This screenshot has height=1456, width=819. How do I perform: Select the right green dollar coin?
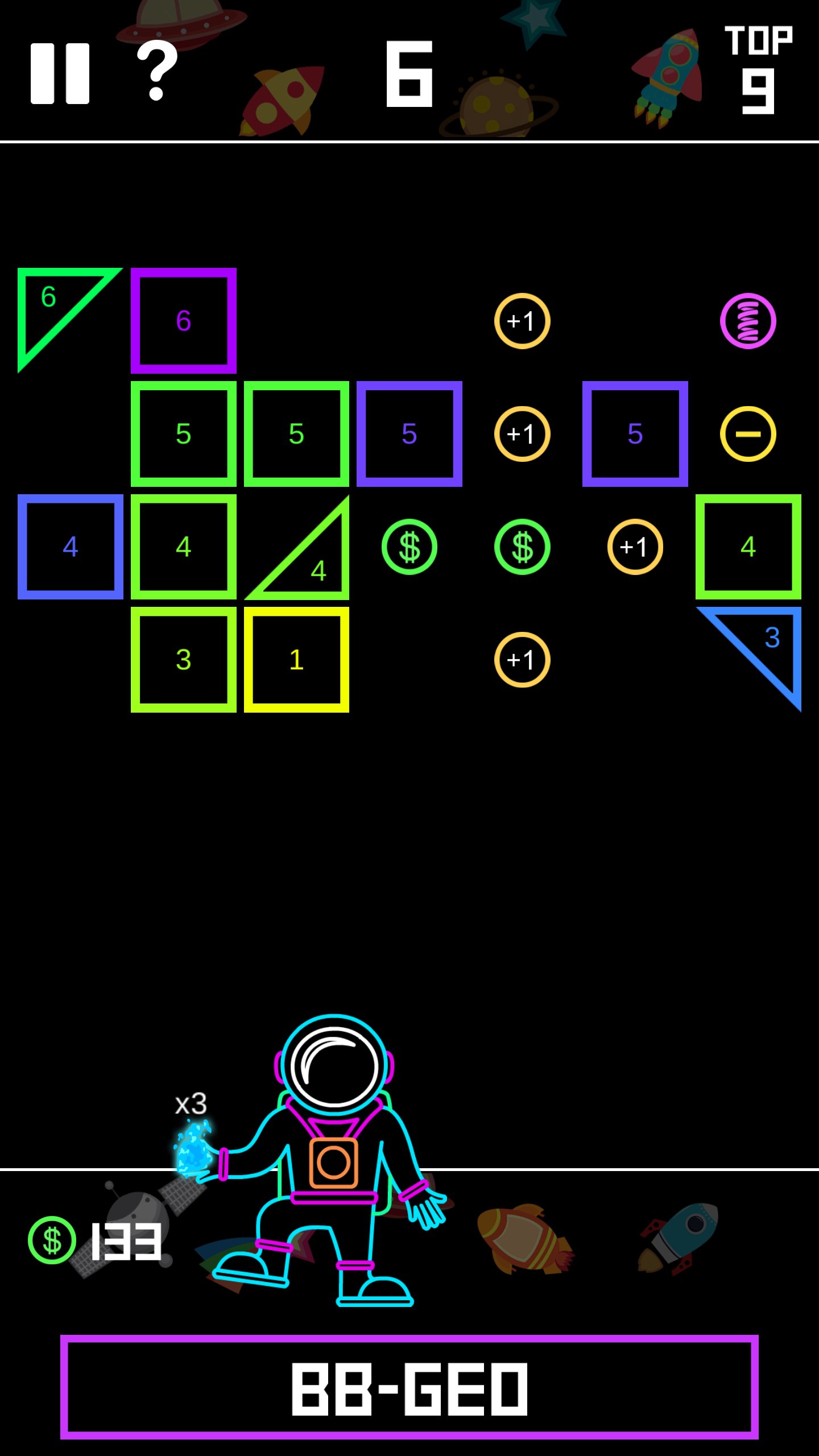(x=522, y=547)
